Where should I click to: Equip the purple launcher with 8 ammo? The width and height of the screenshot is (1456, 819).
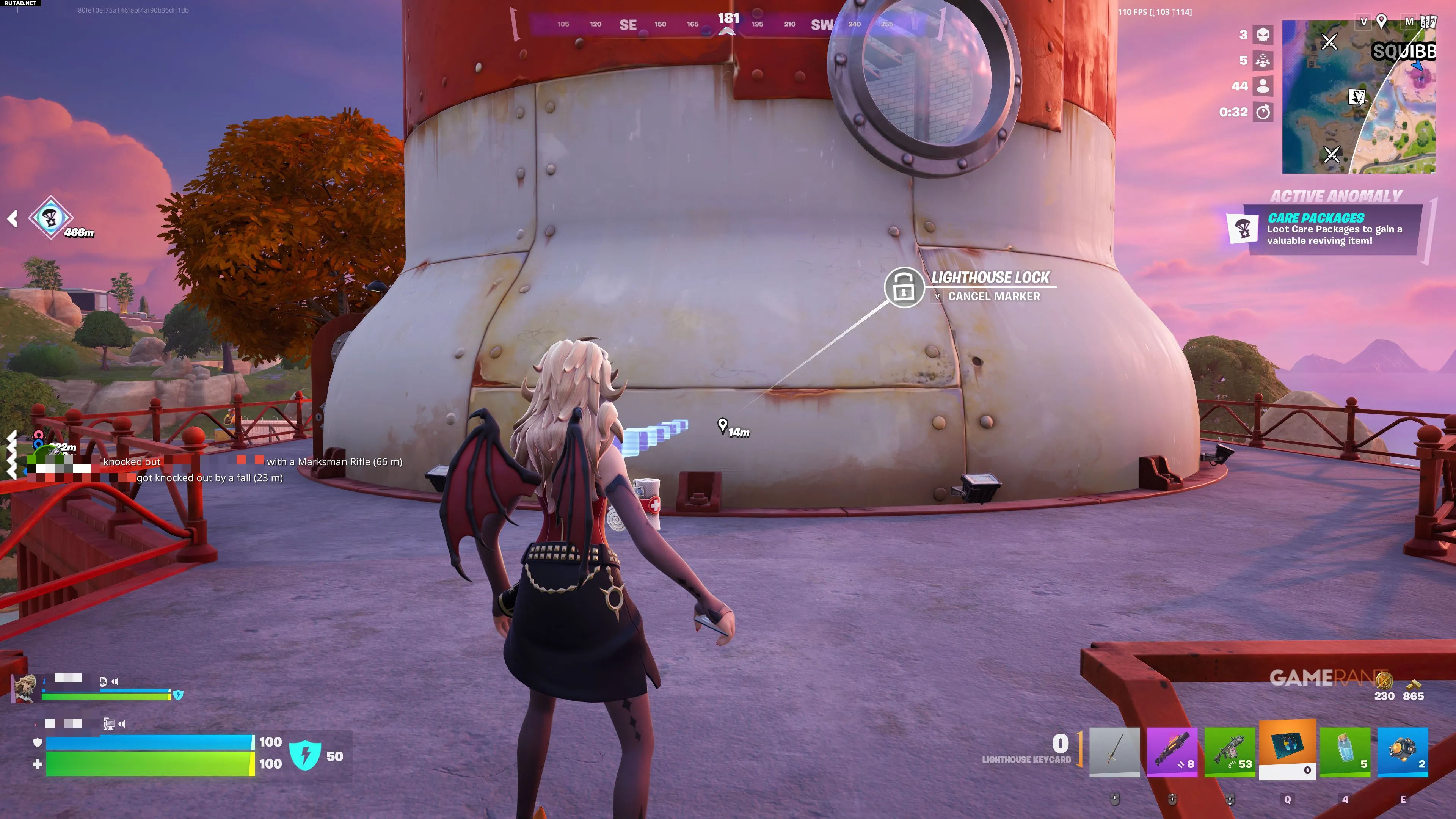(1172, 751)
